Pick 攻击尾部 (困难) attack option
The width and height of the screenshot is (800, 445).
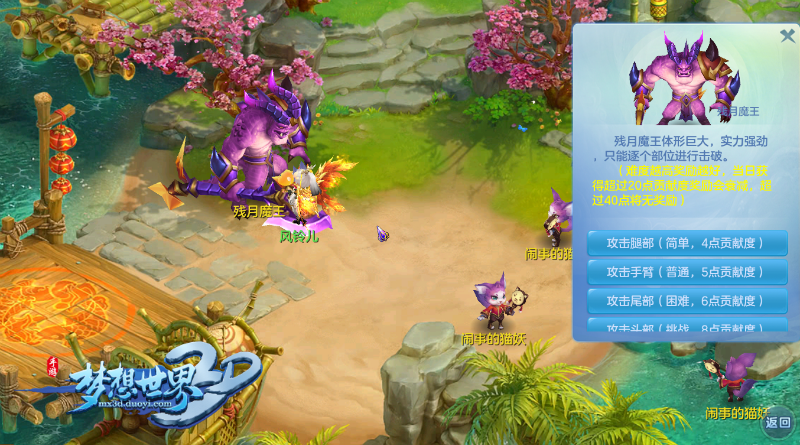point(687,301)
